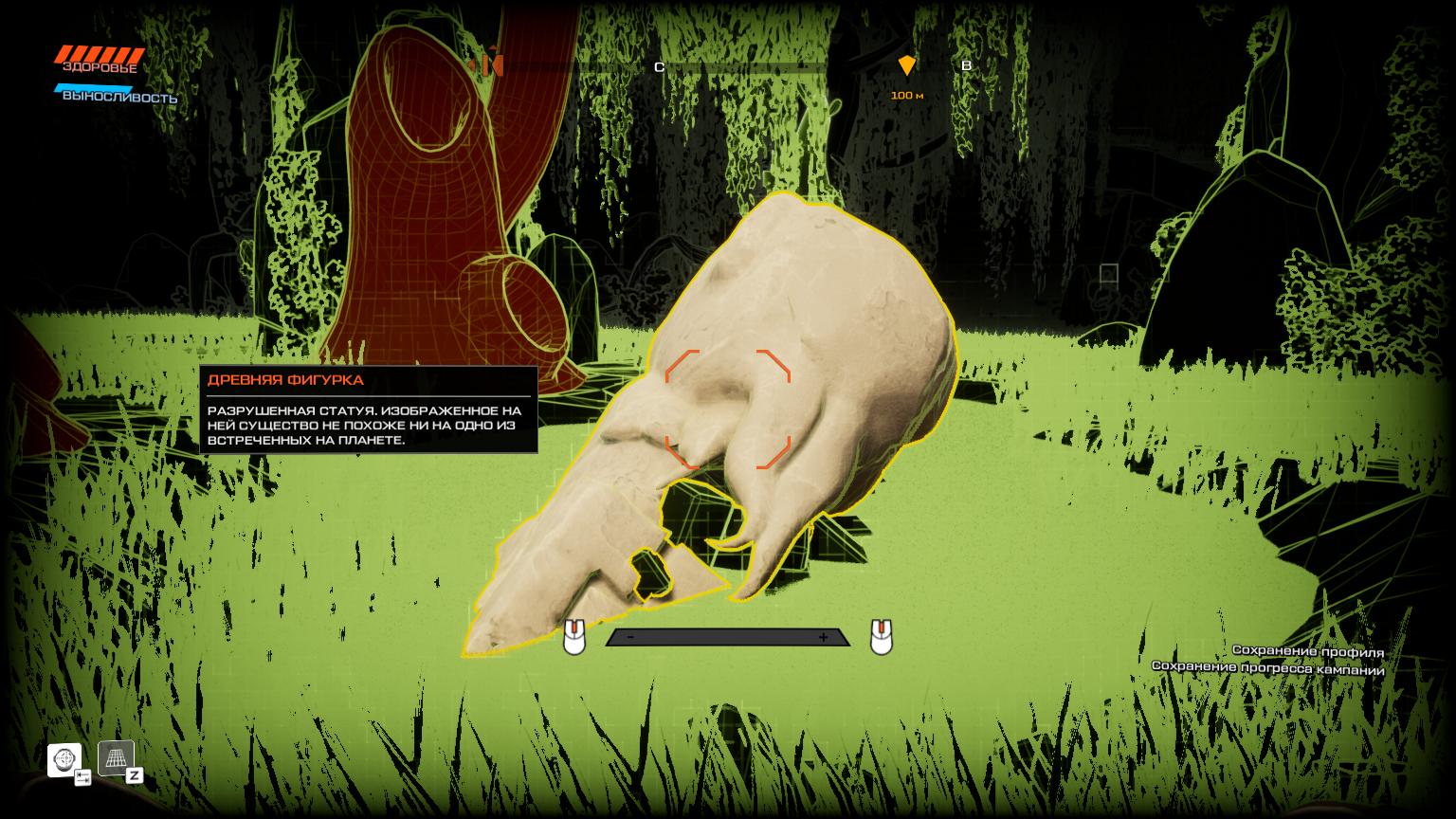1456x819 pixels.
Task: Click the minus end of the zoom bar
Action: click(631, 638)
